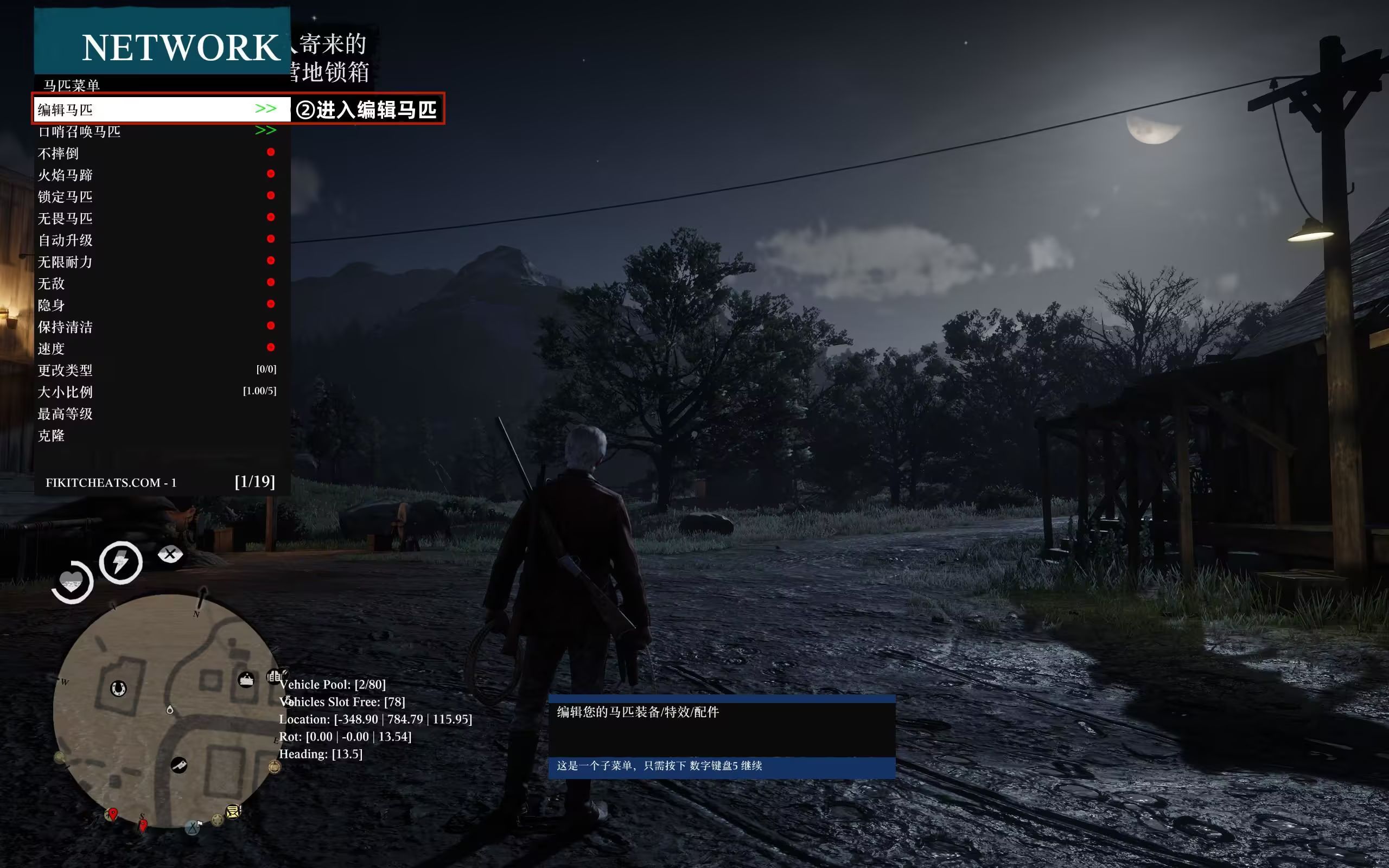Turn on 无畏马匹 option
Screen dimensions: 1389x868
(x=156, y=218)
